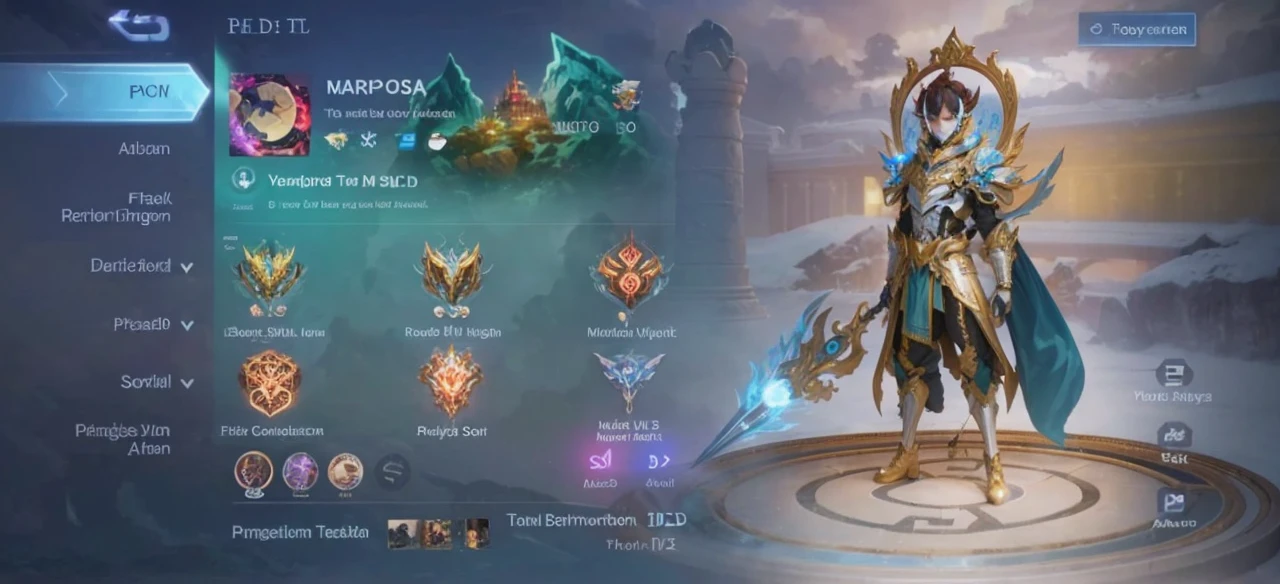Open the Edit icon beside the hero
The width and height of the screenshot is (1280, 584).
tap(1173, 436)
